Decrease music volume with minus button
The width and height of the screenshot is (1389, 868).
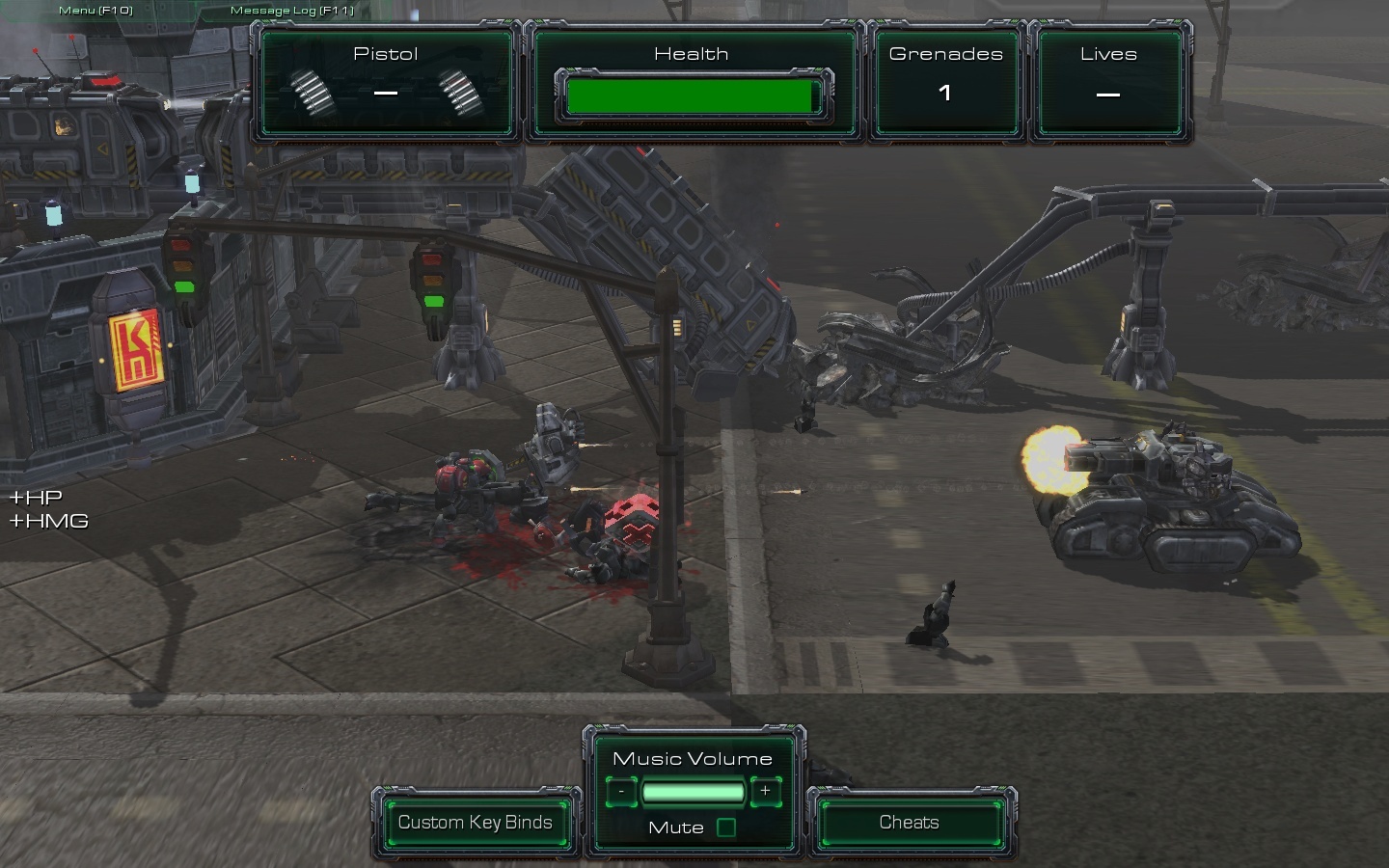pyautogui.click(x=622, y=792)
